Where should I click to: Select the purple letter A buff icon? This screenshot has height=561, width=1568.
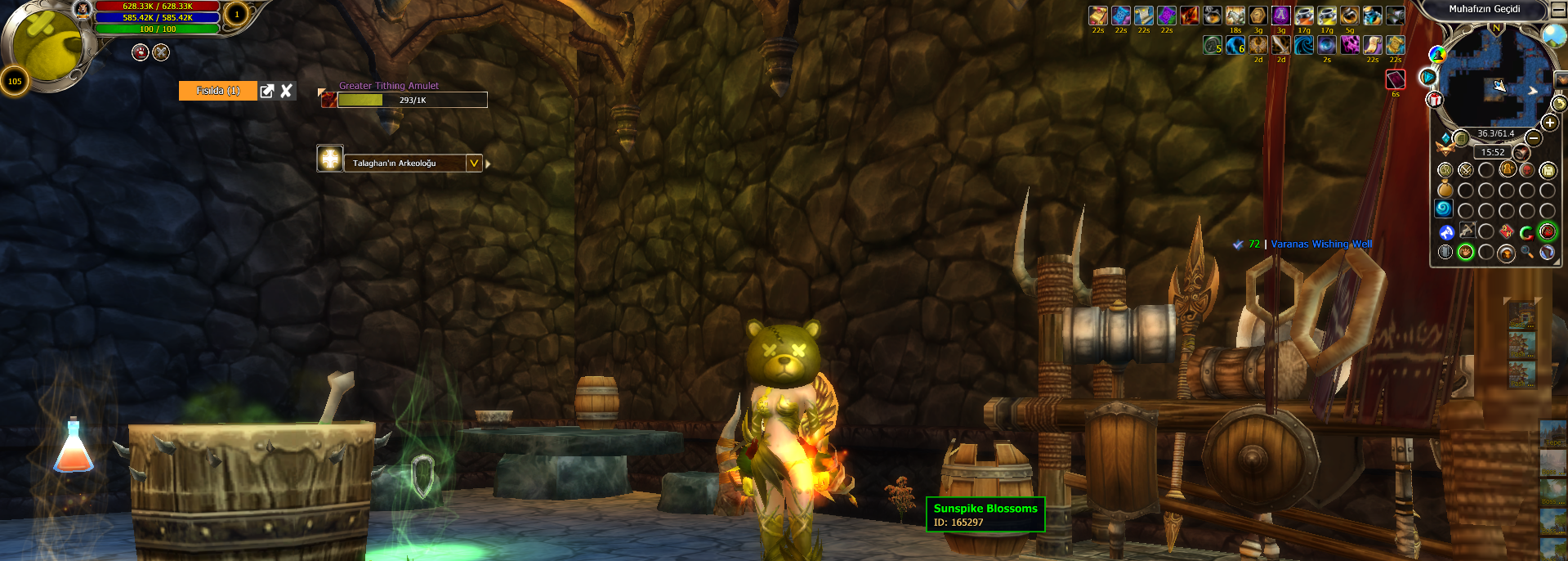pos(1280,16)
